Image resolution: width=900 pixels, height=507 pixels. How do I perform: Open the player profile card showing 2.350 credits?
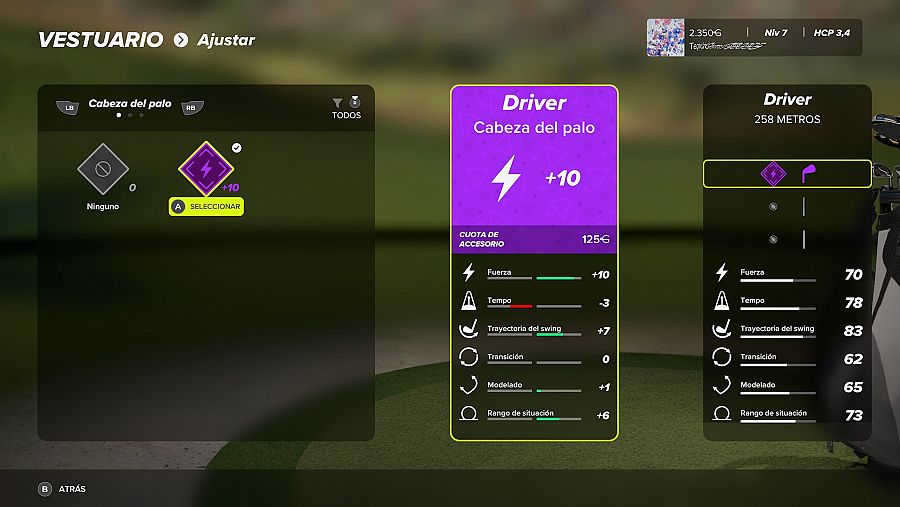coord(753,38)
